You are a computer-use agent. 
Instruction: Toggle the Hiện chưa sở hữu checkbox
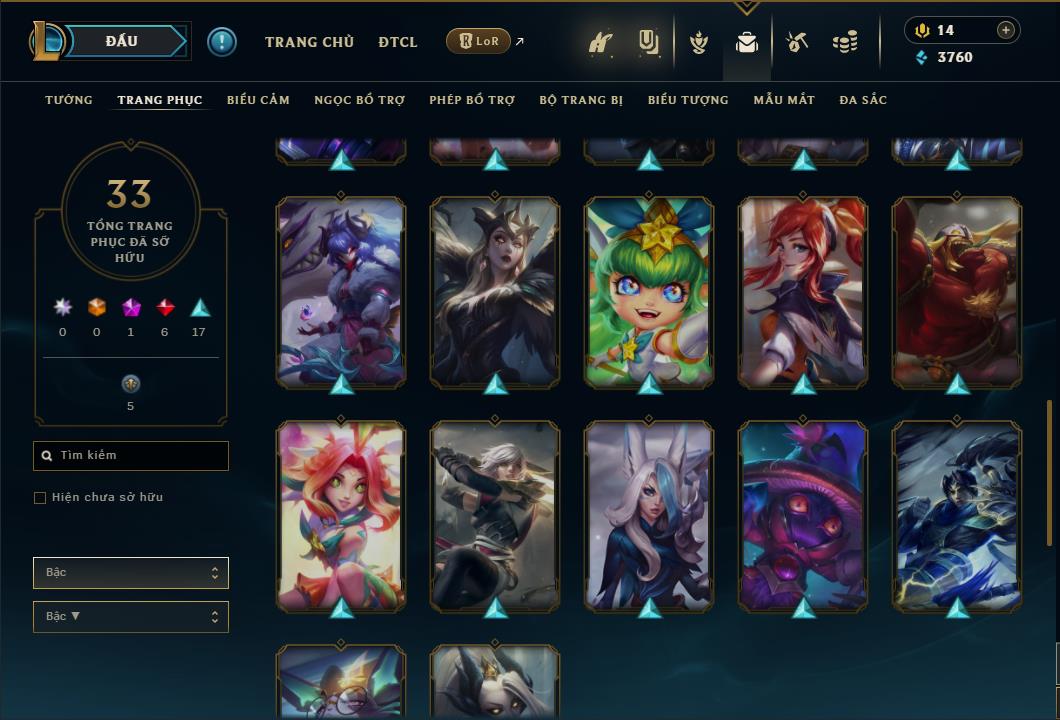click(x=40, y=498)
